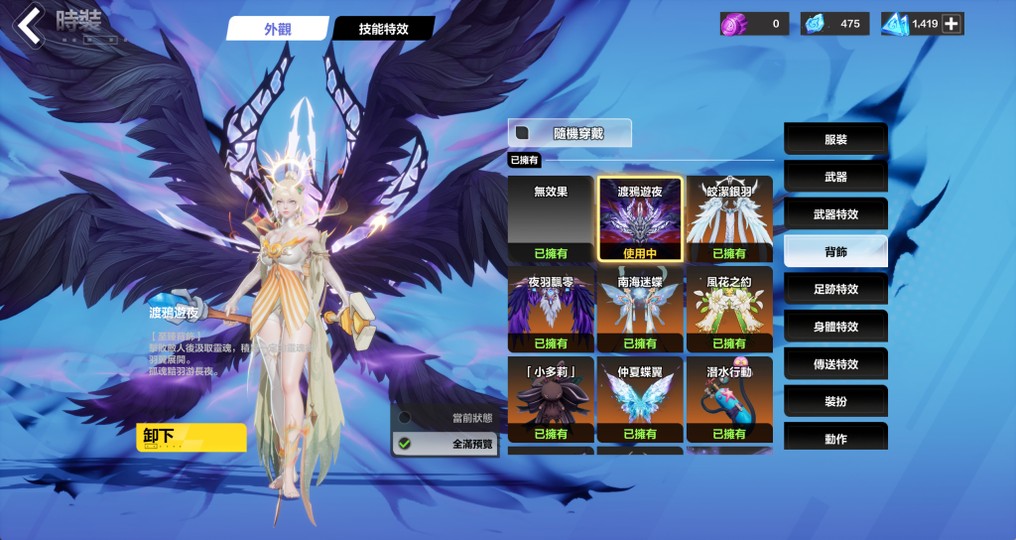This screenshot has height=540, width=1016.
Task: Select the 皎潔銀羽 wings tile
Action: pos(729,218)
